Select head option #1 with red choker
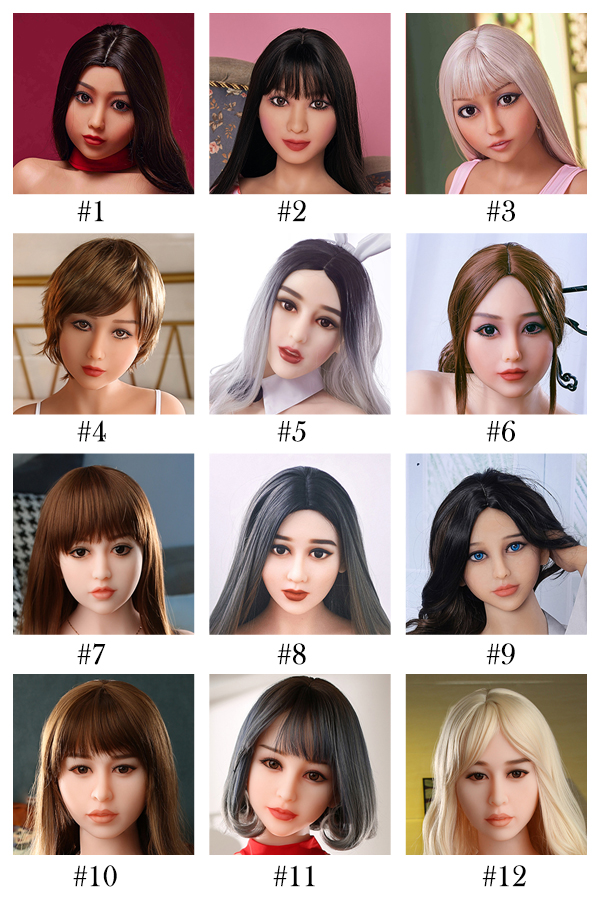The image size is (600, 900). point(103,103)
